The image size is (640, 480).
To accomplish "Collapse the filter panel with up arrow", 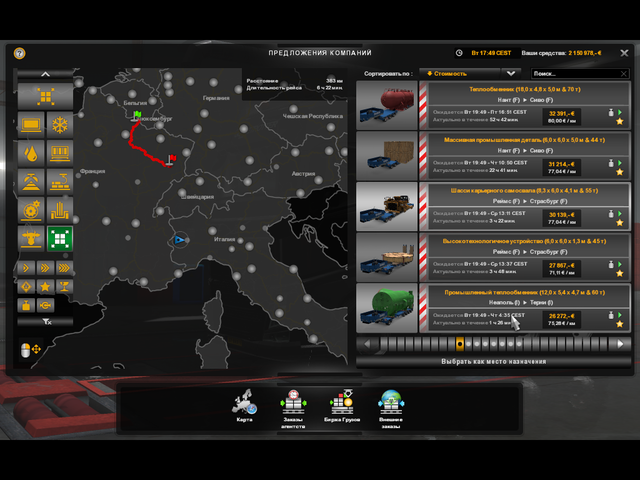I will (46, 74).
